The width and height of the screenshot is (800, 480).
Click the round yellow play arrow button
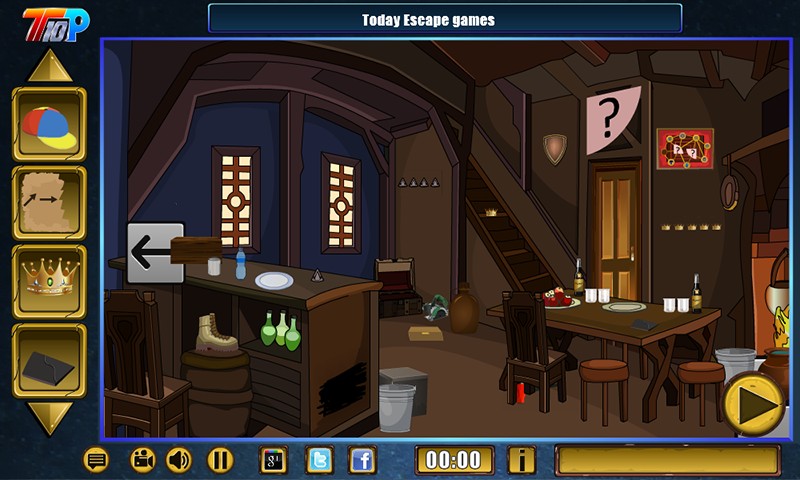point(755,403)
